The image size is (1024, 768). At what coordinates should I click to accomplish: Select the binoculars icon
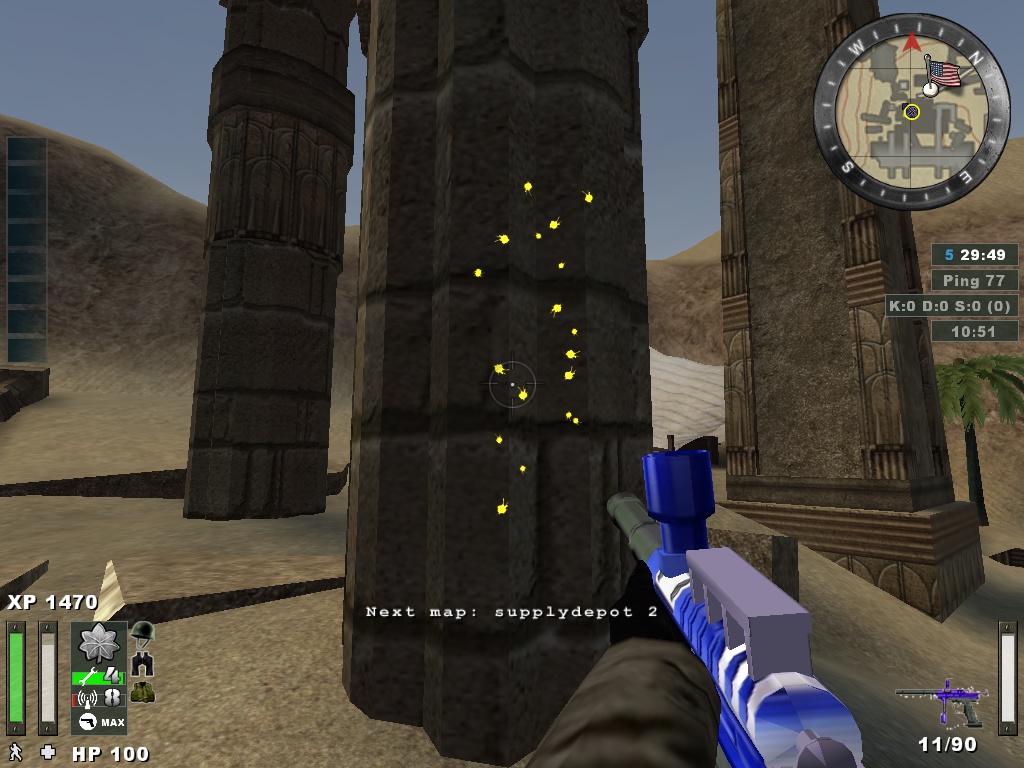[142, 663]
